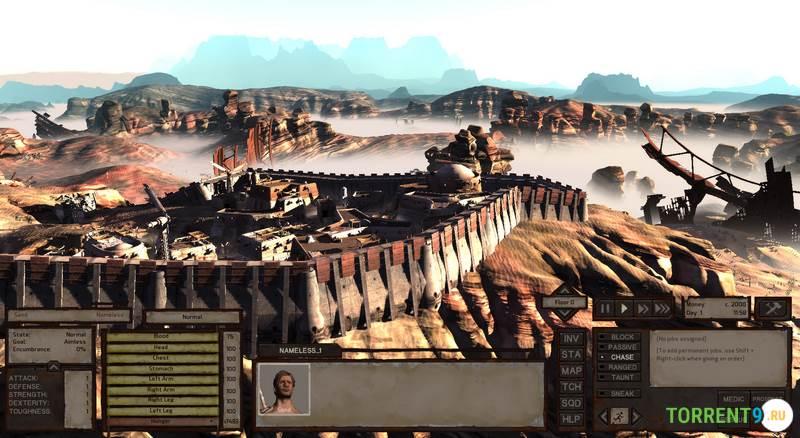
Task: Set game speed to triple fast-forward
Action: pos(662,309)
